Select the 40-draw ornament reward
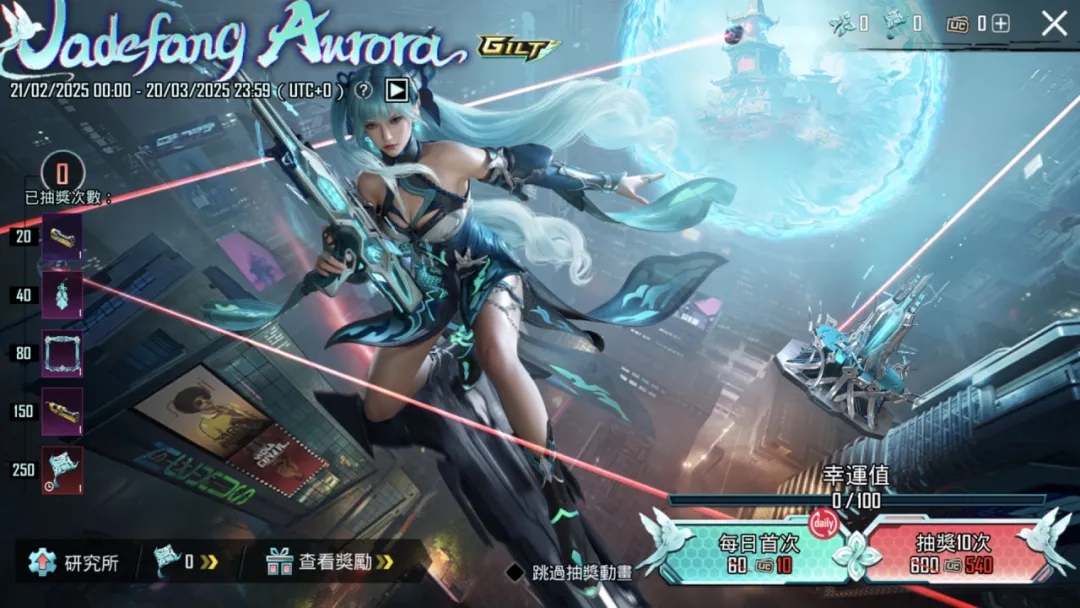The image size is (1080, 608). coord(62,295)
